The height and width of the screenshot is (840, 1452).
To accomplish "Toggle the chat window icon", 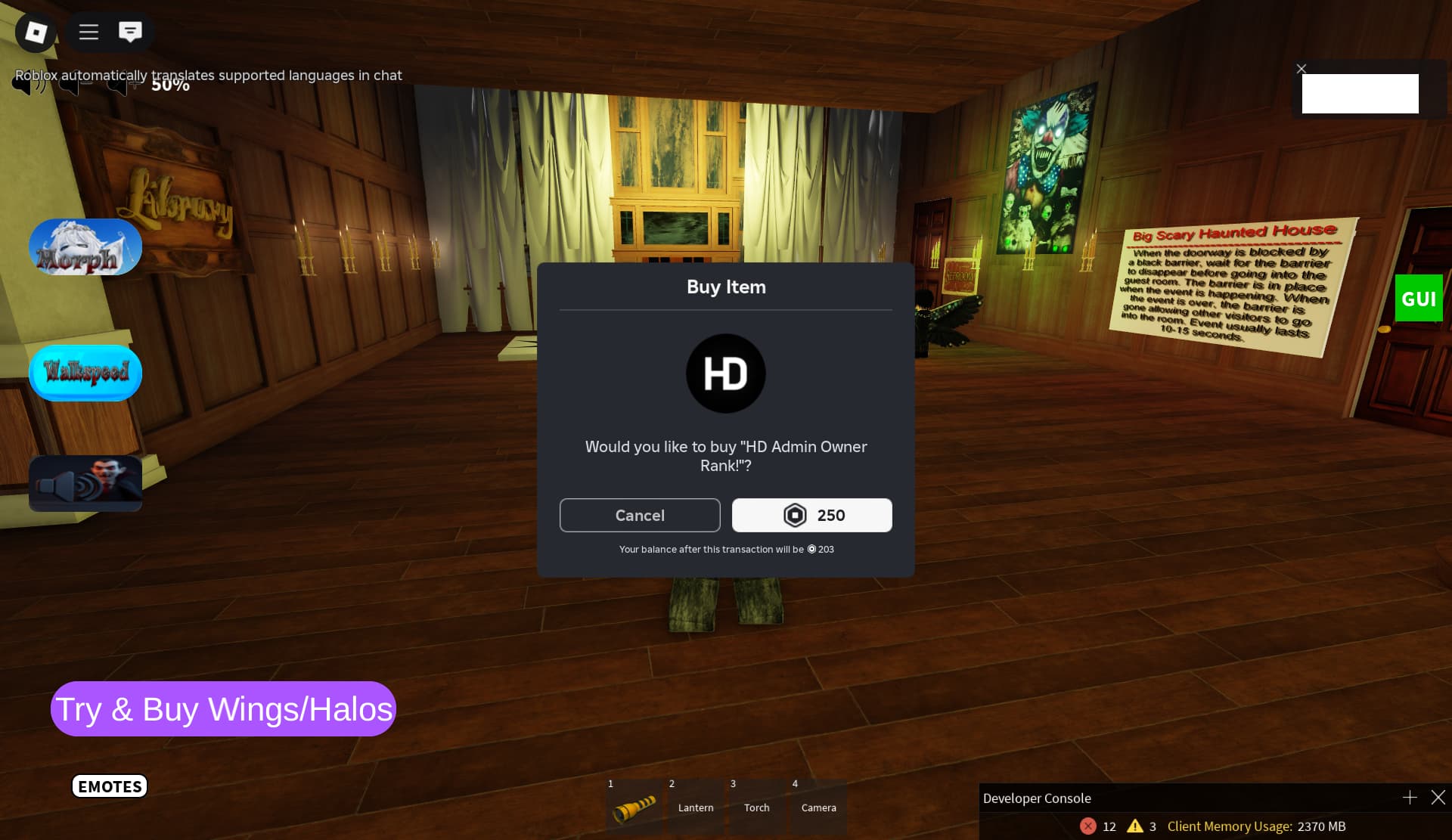I will (130, 32).
